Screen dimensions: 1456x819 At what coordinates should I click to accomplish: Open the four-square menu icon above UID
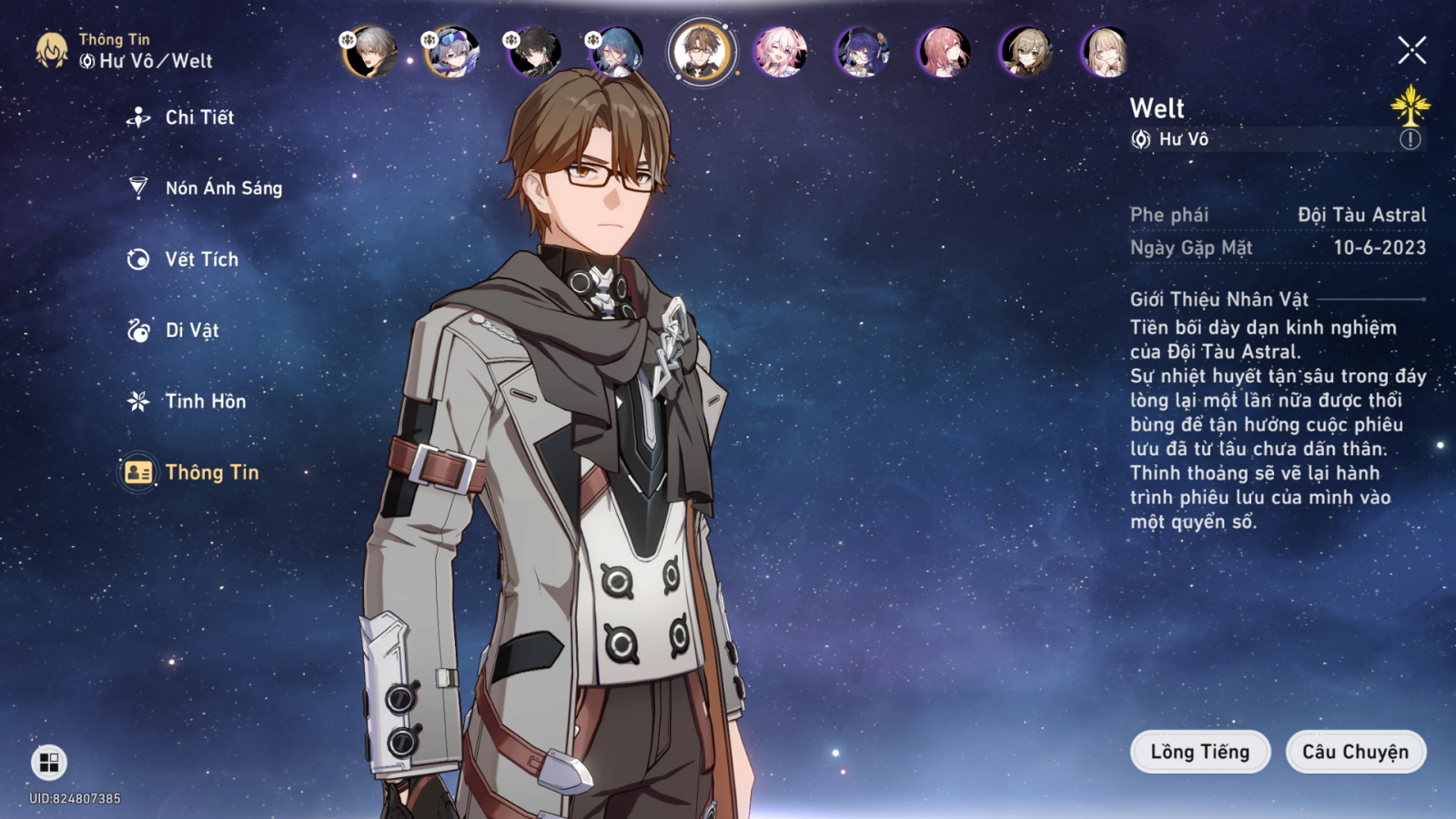click(49, 762)
